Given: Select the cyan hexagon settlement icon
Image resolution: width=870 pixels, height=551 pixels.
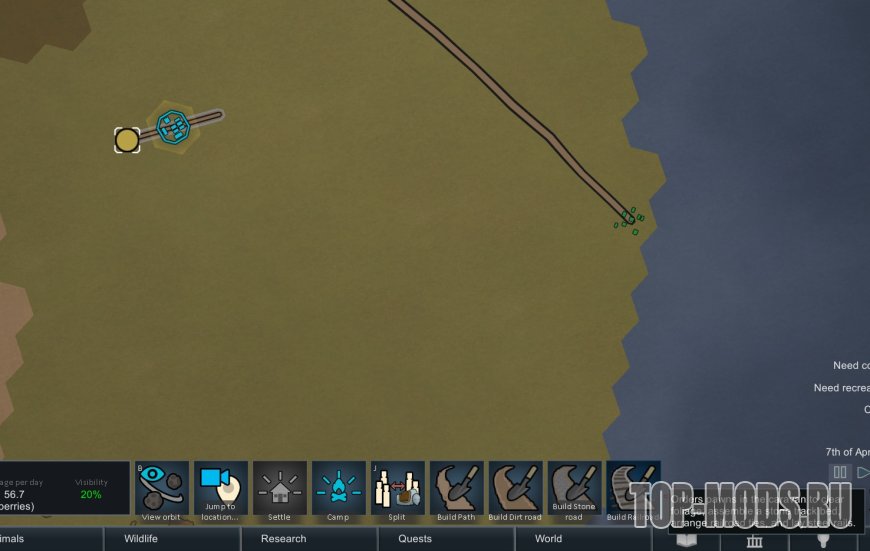Looking at the screenshot, I should click(174, 126).
